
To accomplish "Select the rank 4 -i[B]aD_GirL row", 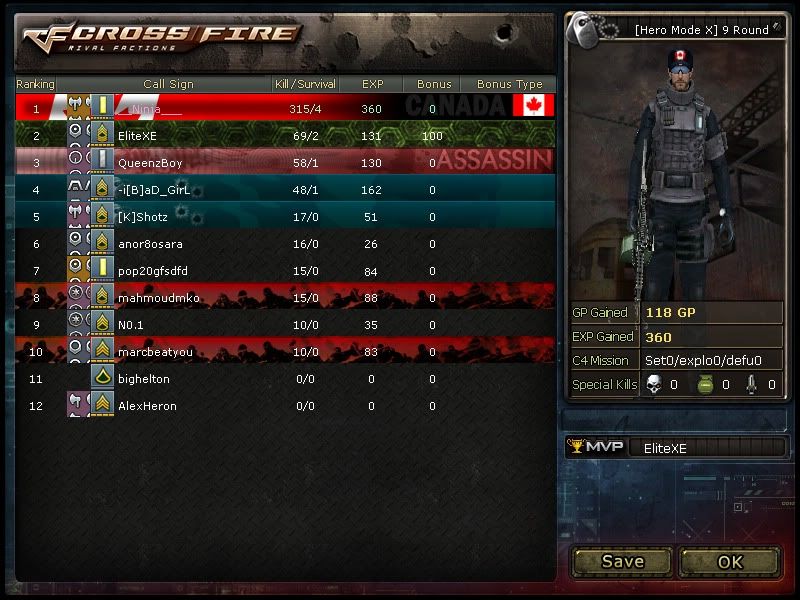I will 285,189.
